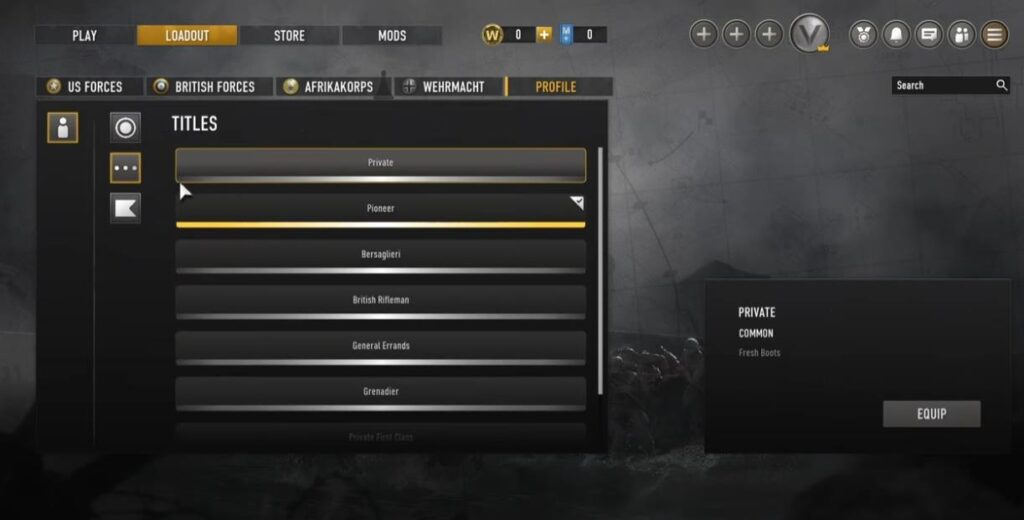Open the Mods tab
Viewport: 1024px width, 520px height.
392,35
